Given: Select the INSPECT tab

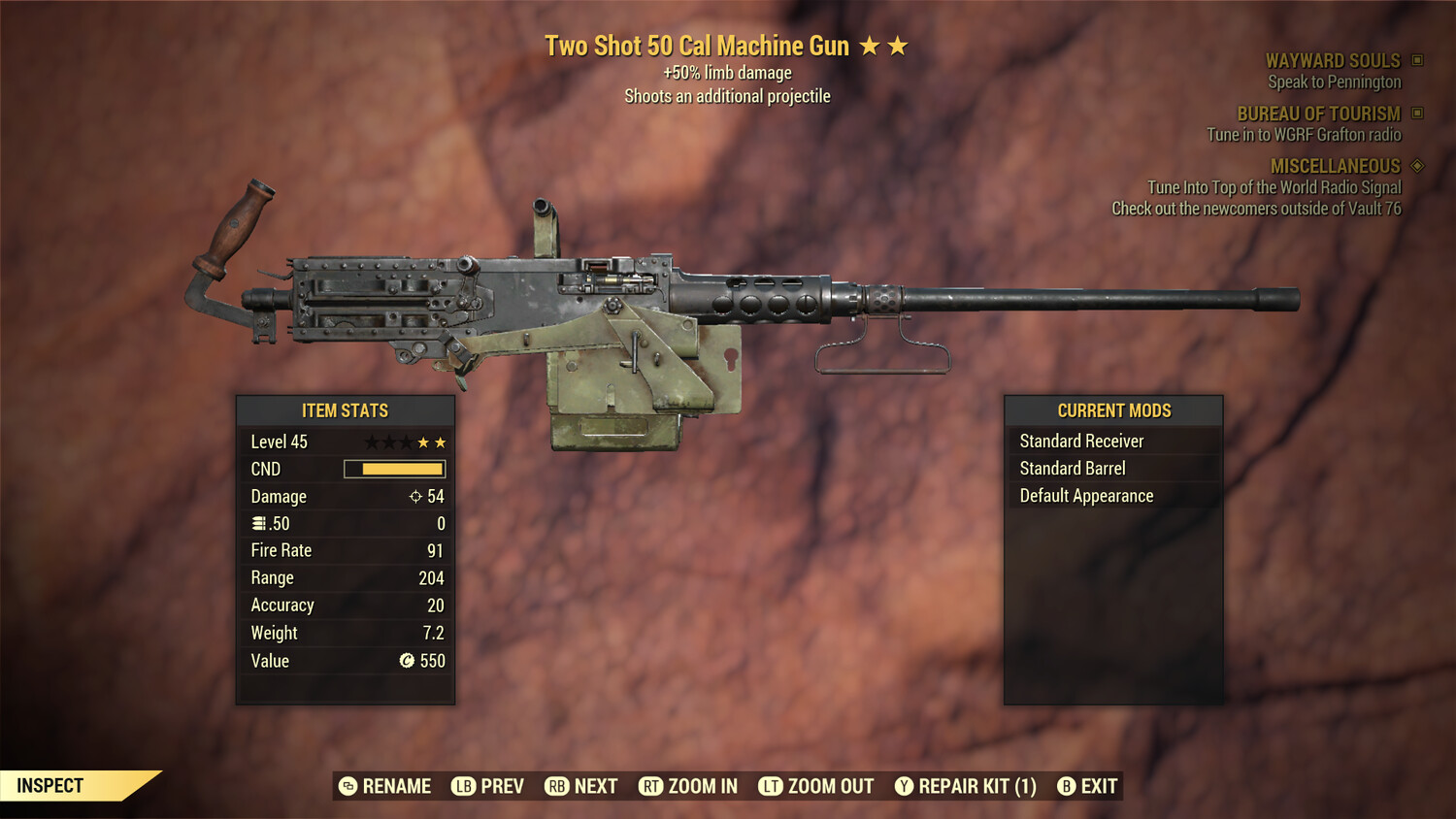Looking at the screenshot, I should point(49,785).
